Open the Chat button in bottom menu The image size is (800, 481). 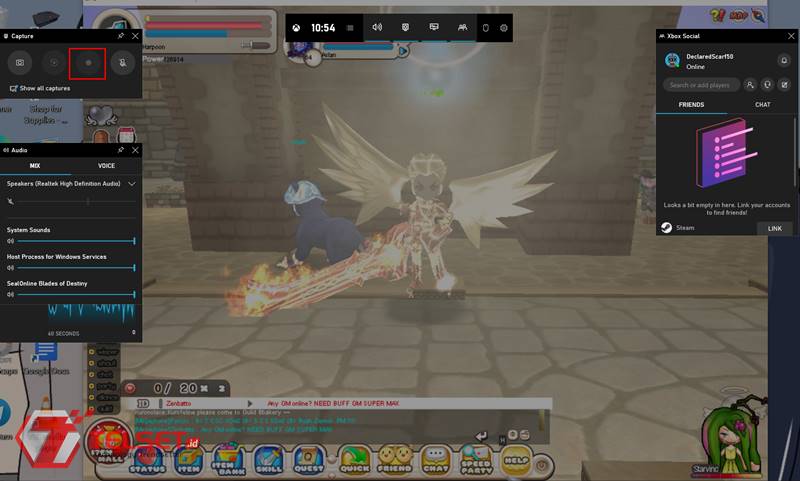[x=435, y=460]
